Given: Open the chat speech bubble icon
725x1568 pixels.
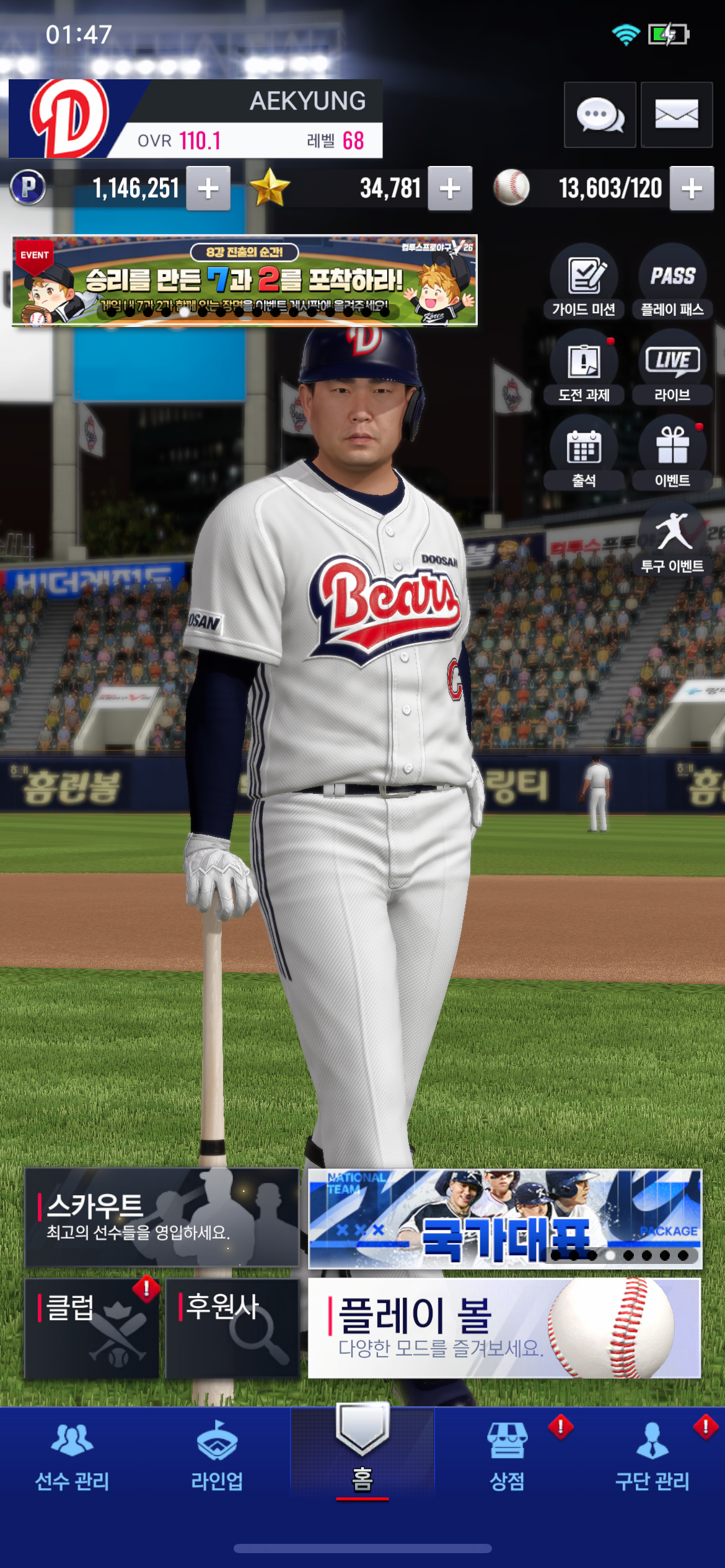Looking at the screenshot, I should pos(600,115).
